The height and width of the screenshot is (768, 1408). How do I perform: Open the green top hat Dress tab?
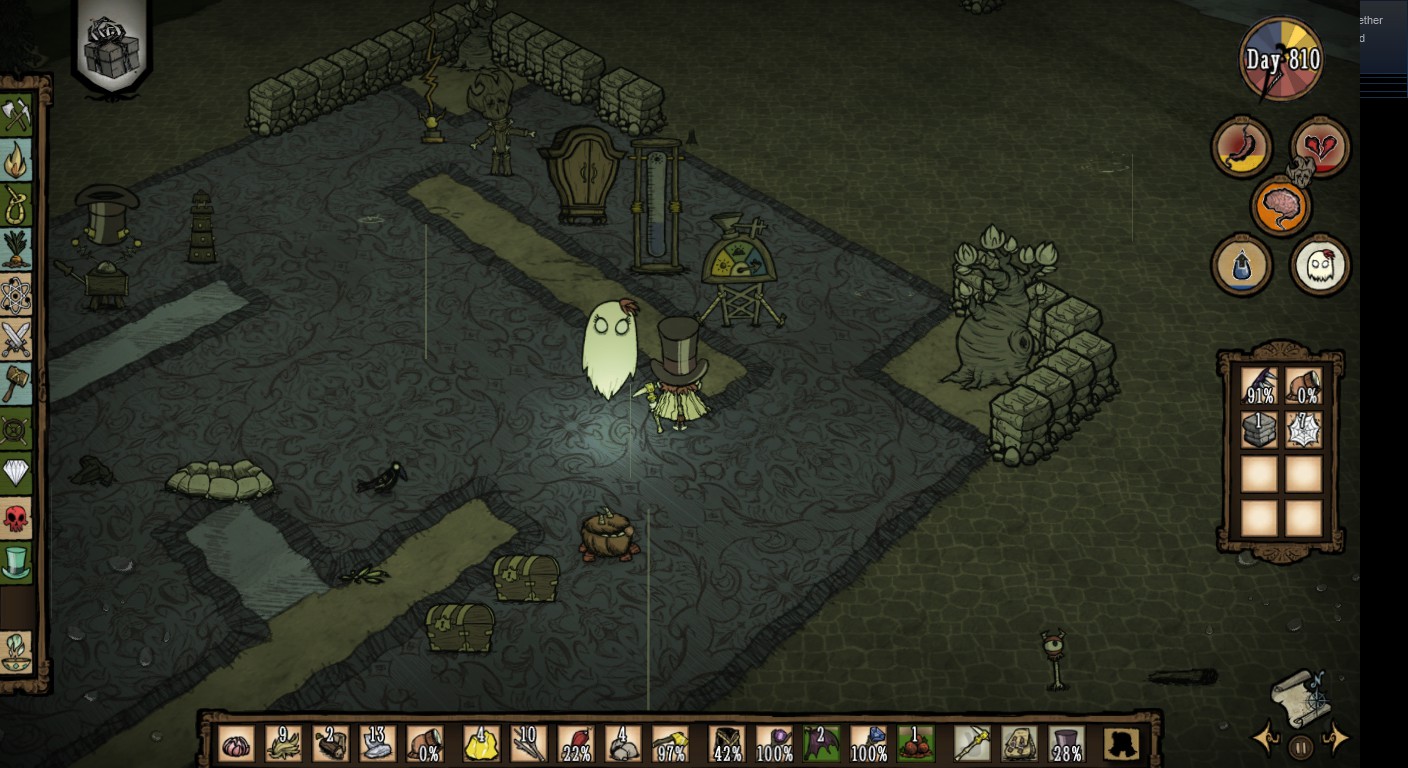tap(17, 562)
